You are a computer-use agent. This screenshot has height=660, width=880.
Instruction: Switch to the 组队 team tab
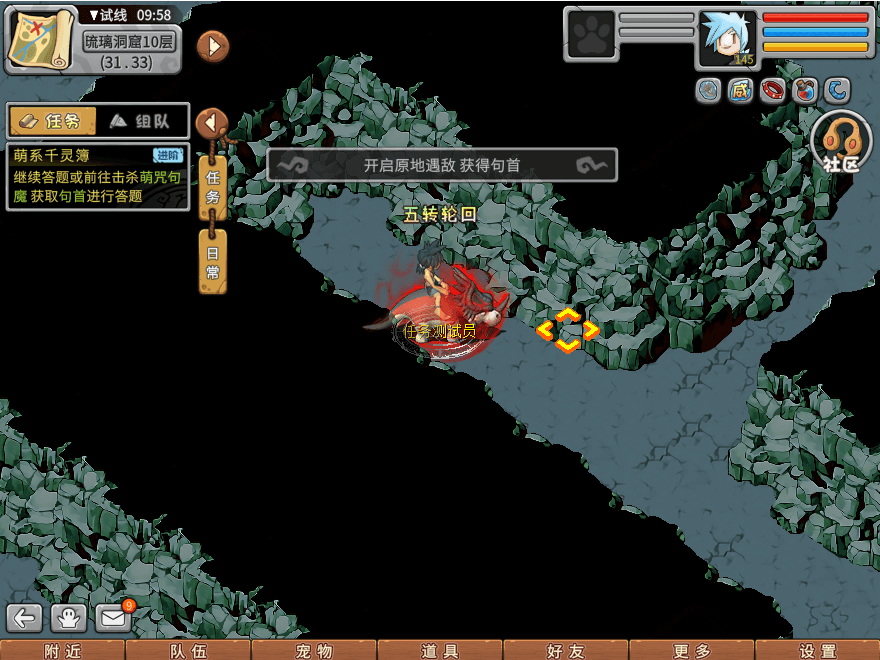142,121
